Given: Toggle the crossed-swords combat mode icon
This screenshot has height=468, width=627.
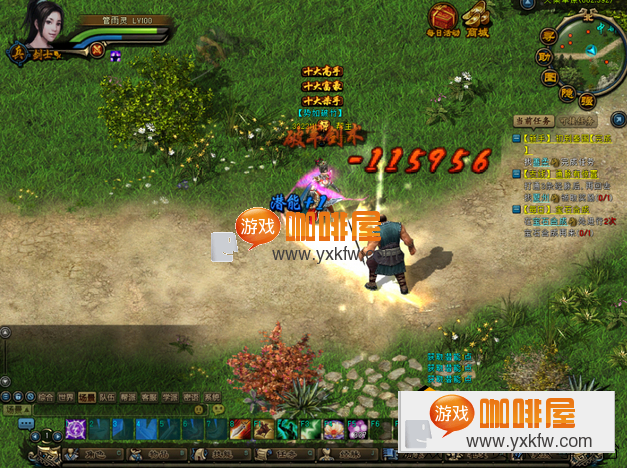Looking at the screenshot, I should pyautogui.click(x=96, y=48).
